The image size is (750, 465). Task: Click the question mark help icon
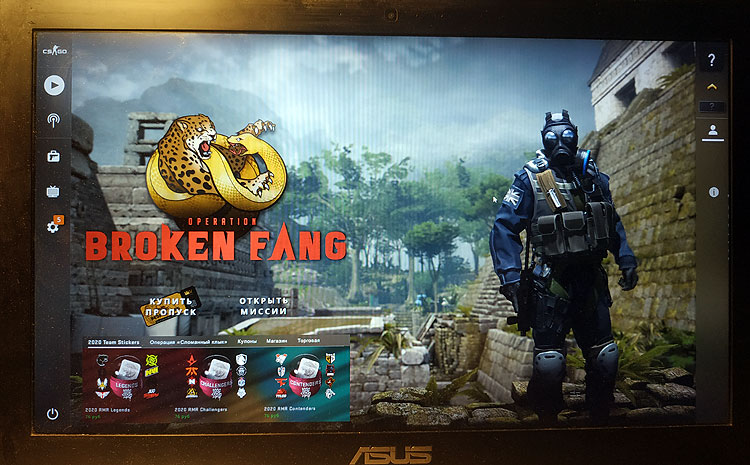point(712,60)
